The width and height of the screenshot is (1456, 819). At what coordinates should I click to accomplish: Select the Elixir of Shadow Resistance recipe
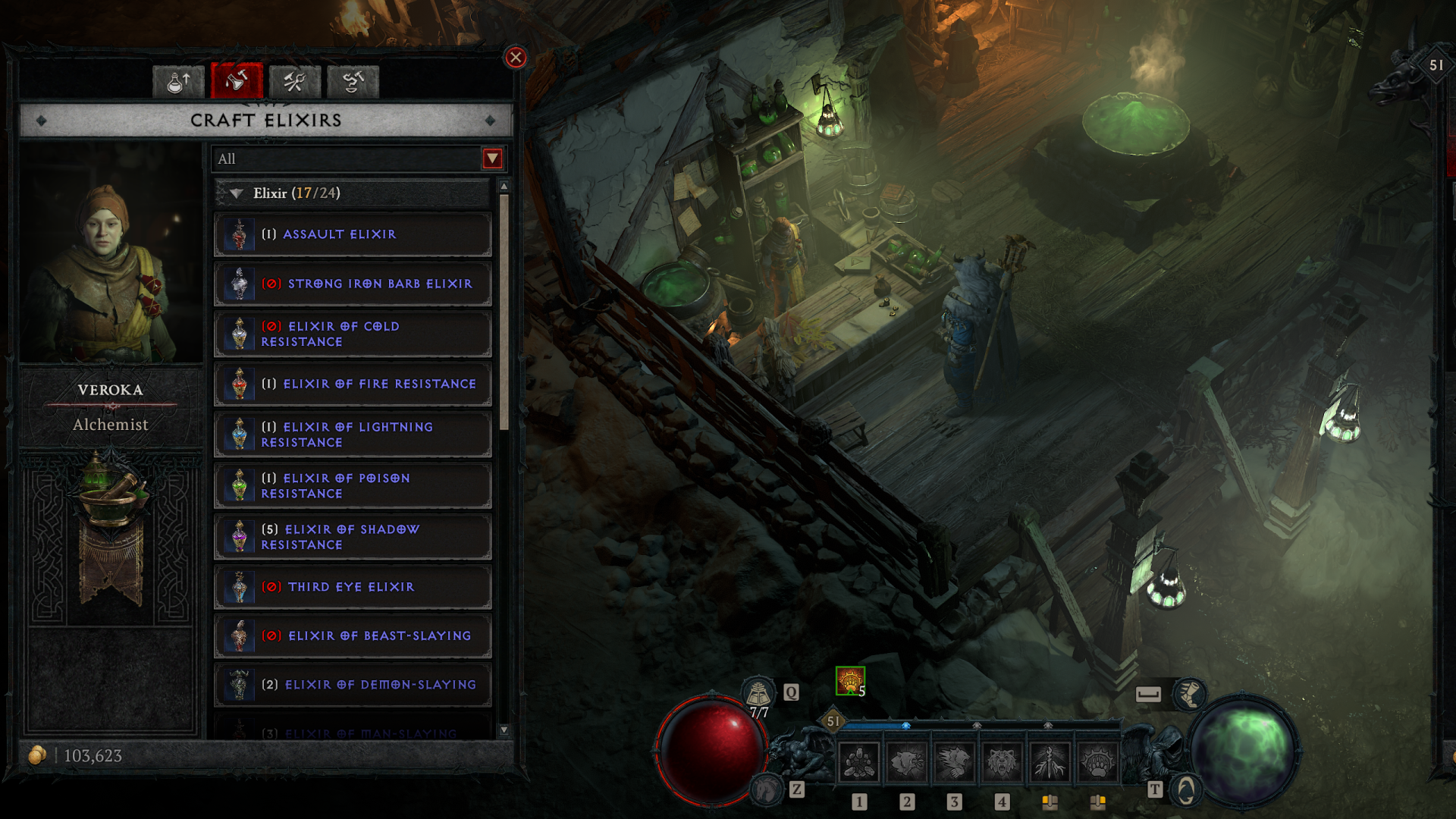point(352,536)
